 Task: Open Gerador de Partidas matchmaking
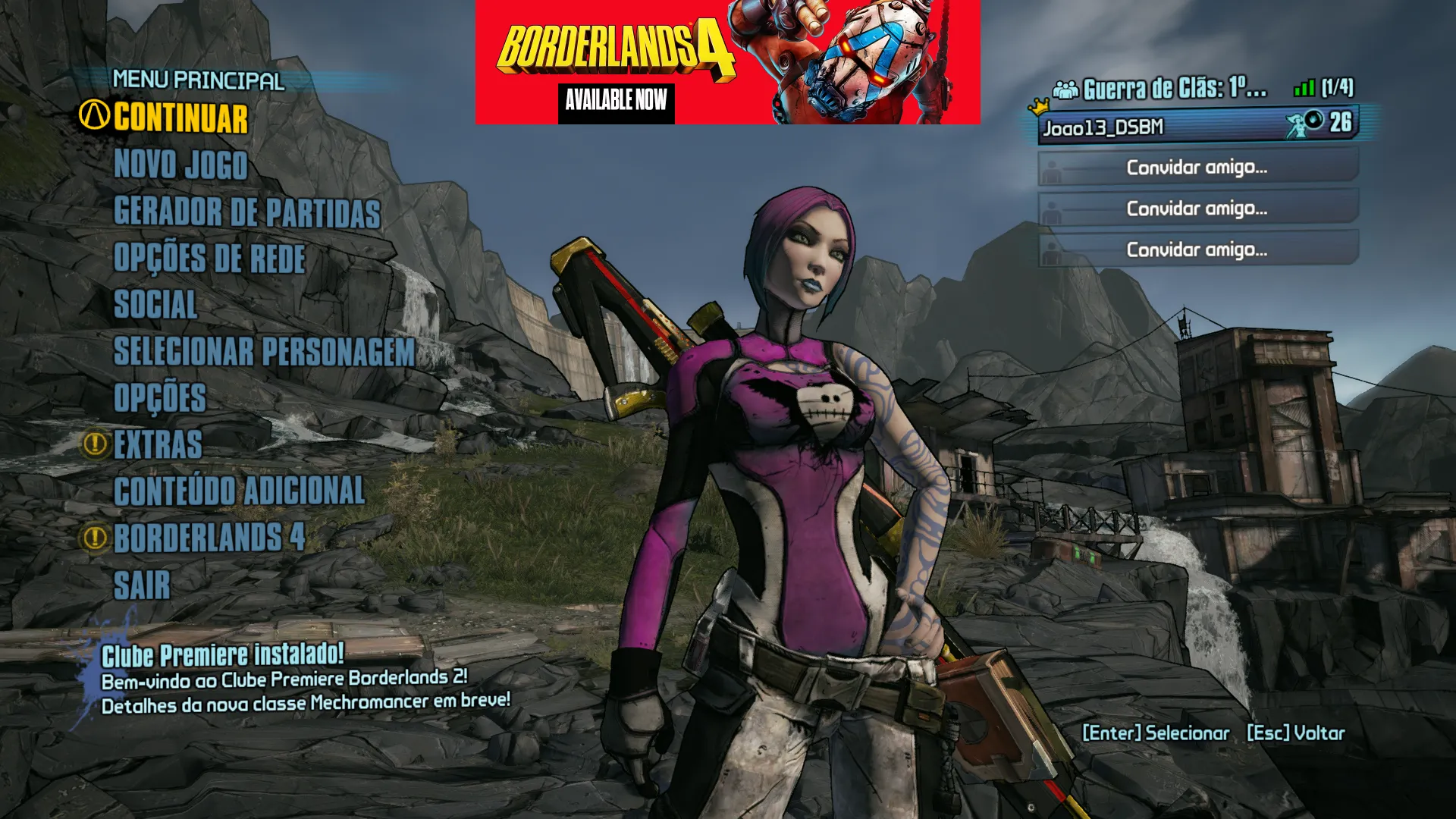click(246, 212)
